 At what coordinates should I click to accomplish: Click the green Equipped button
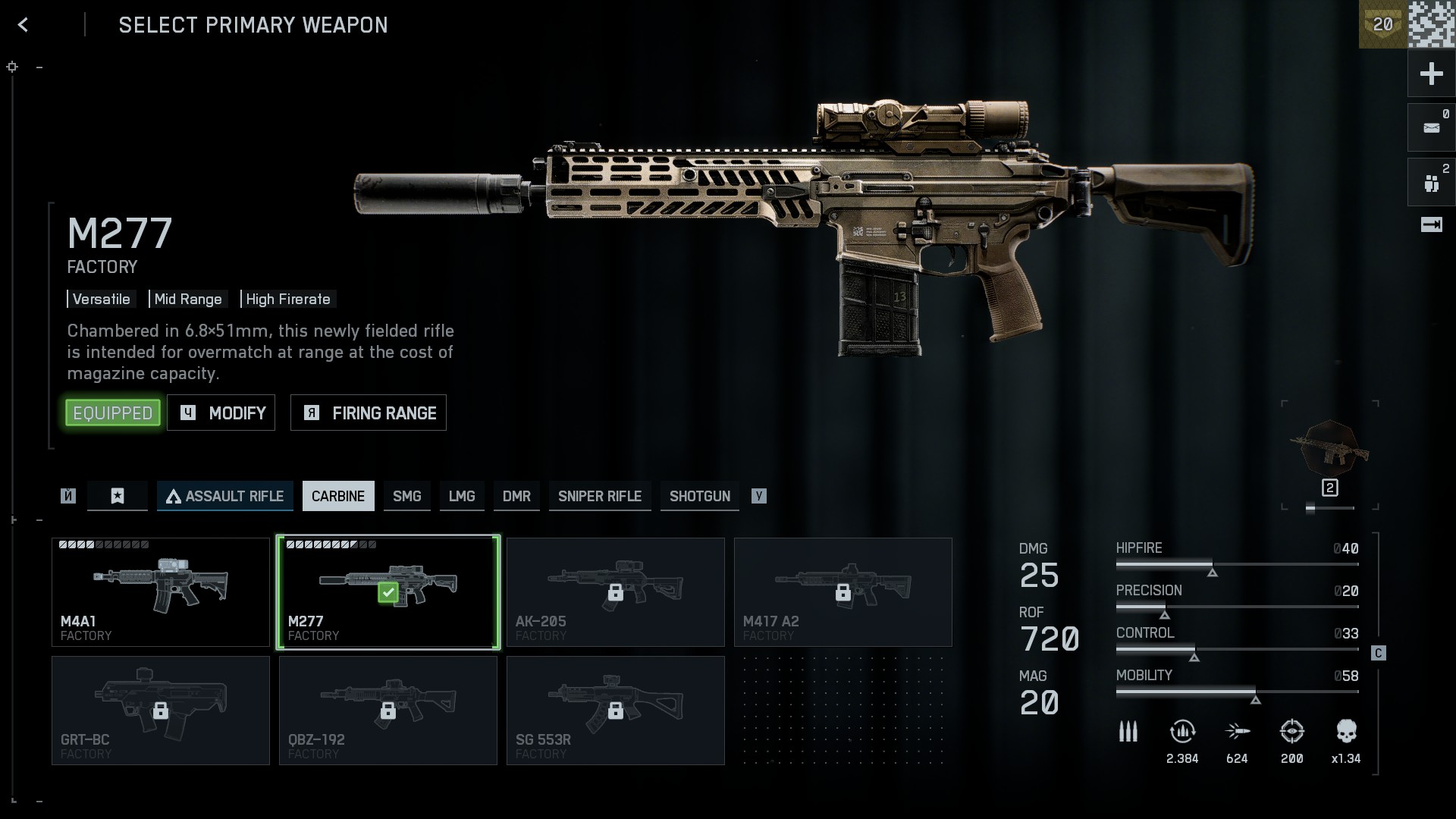[x=113, y=413]
